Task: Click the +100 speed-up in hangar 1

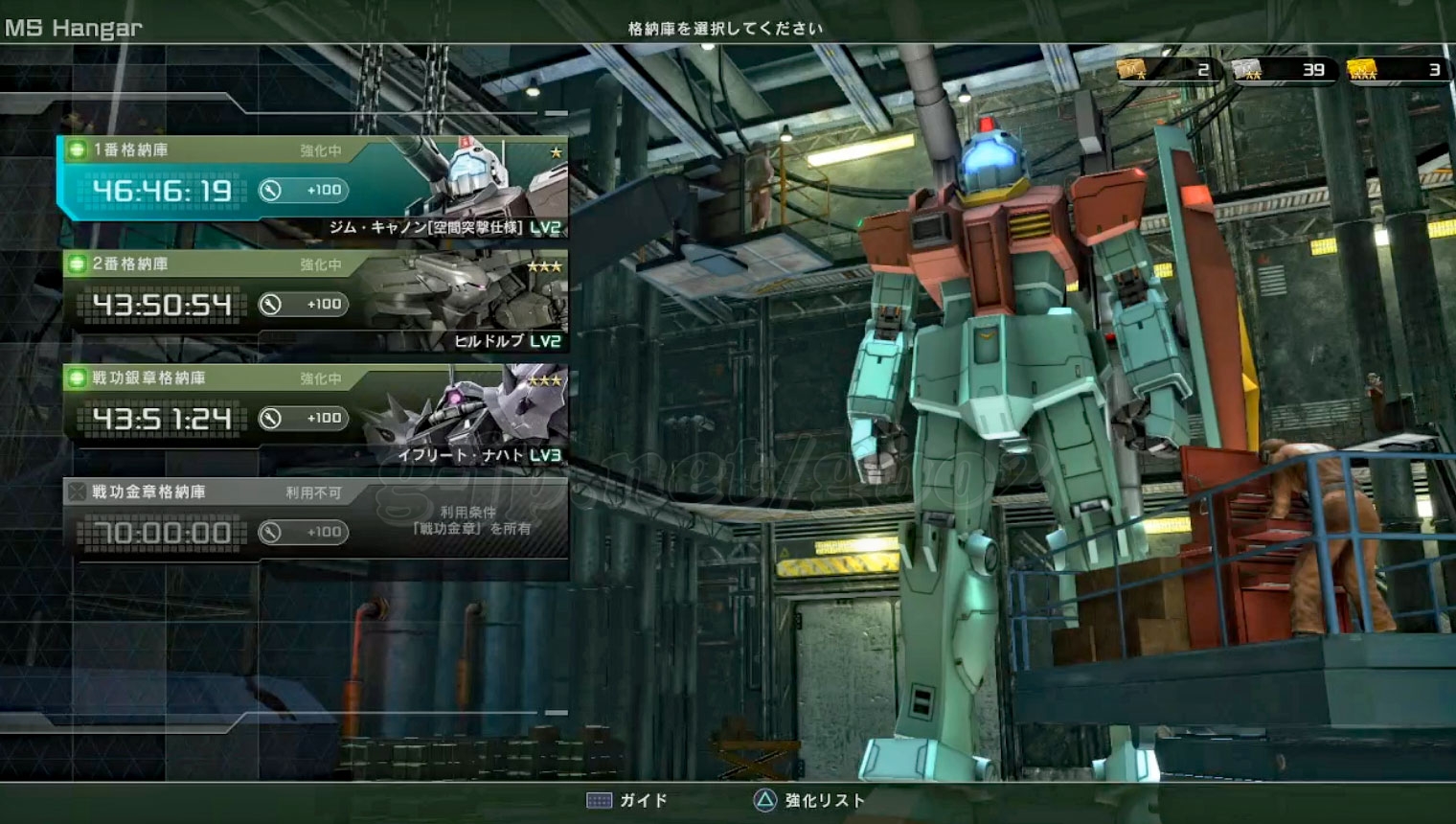Action: click(303, 190)
